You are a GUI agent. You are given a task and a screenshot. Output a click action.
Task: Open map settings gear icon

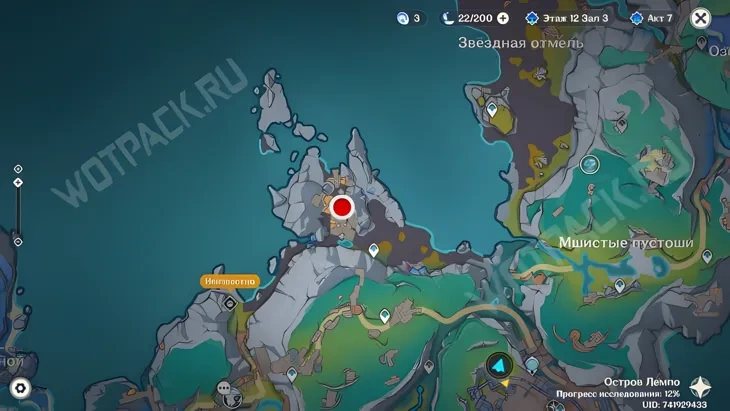[19, 389]
